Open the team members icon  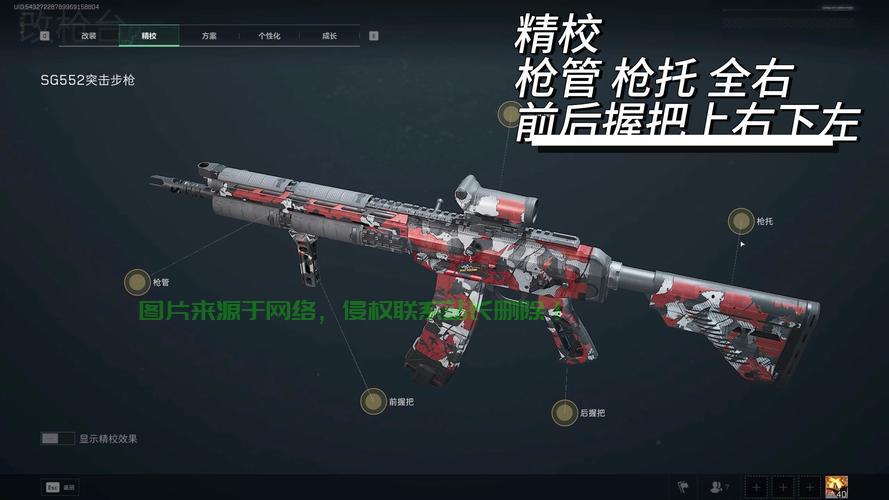(x=718, y=487)
